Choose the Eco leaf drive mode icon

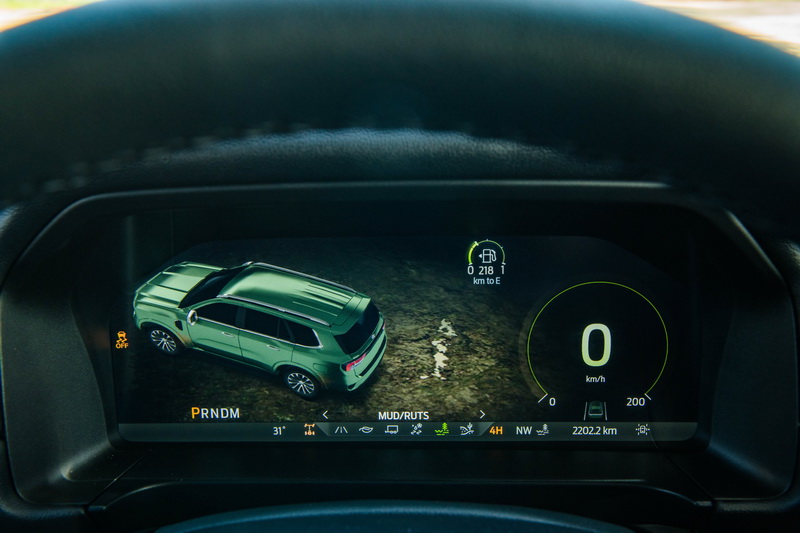pyautogui.click(x=366, y=430)
